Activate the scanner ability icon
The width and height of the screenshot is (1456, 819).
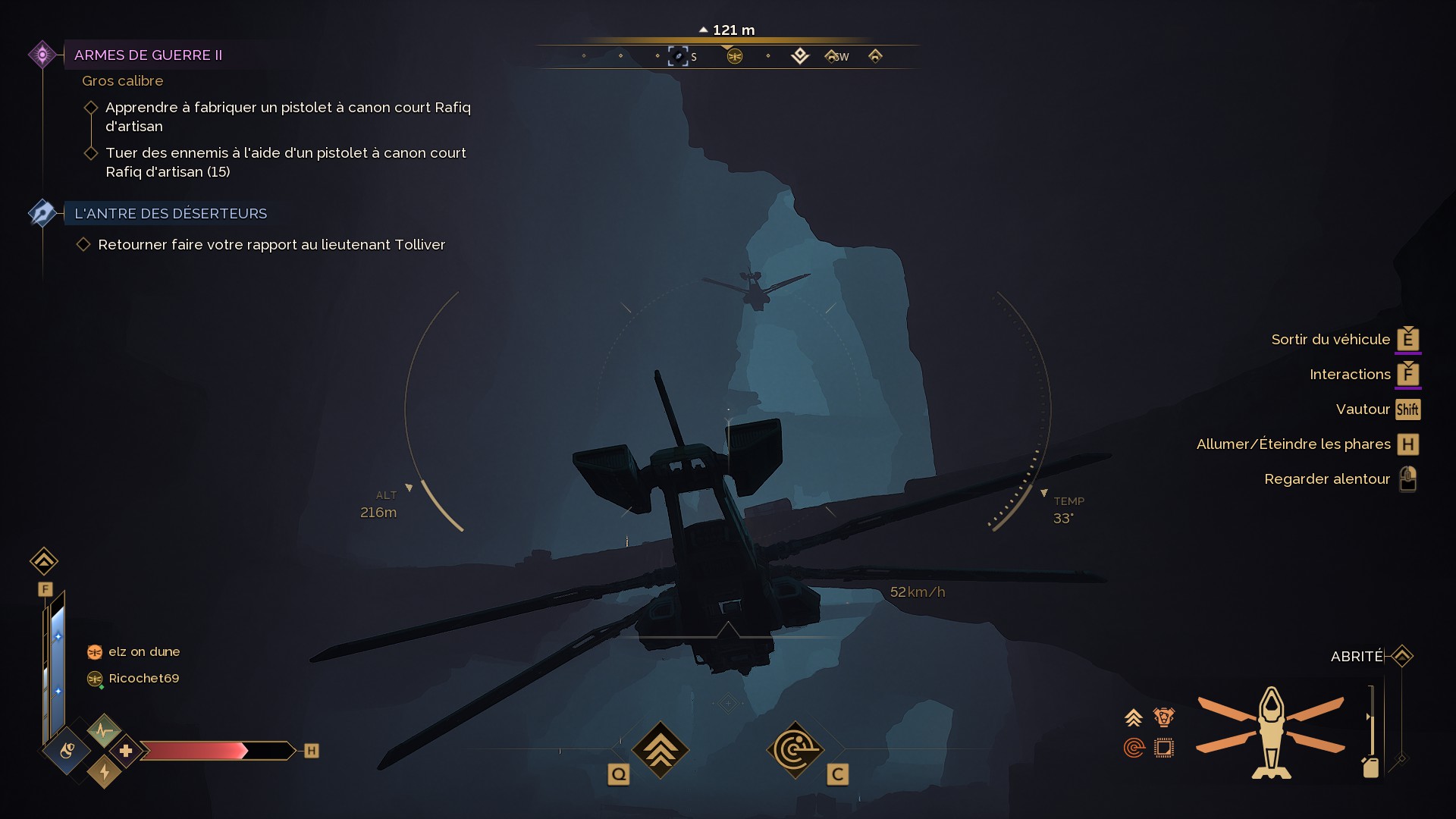tap(794, 750)
